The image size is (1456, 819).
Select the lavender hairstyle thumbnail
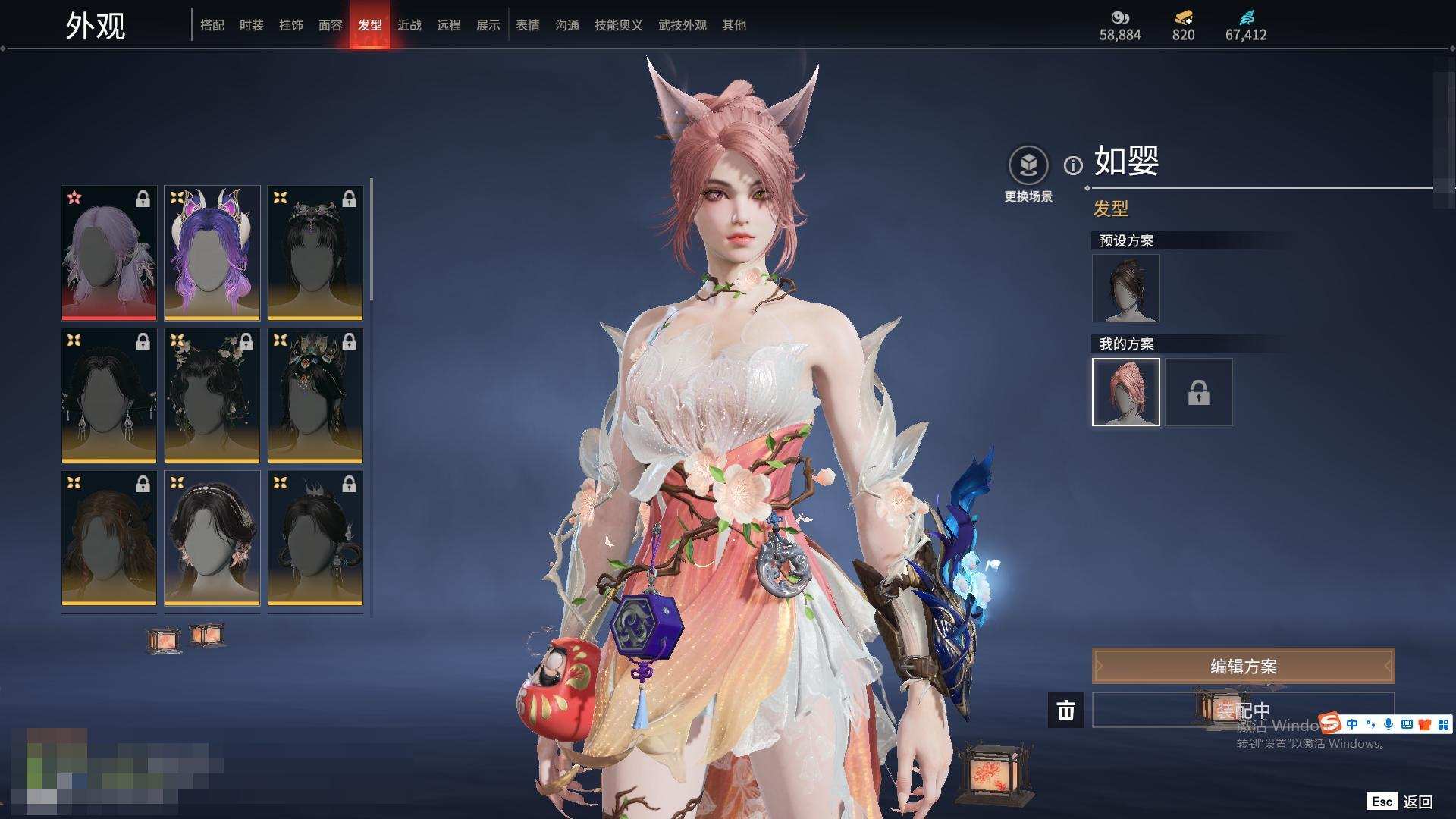pyautogui.click(x=109, y=253)
